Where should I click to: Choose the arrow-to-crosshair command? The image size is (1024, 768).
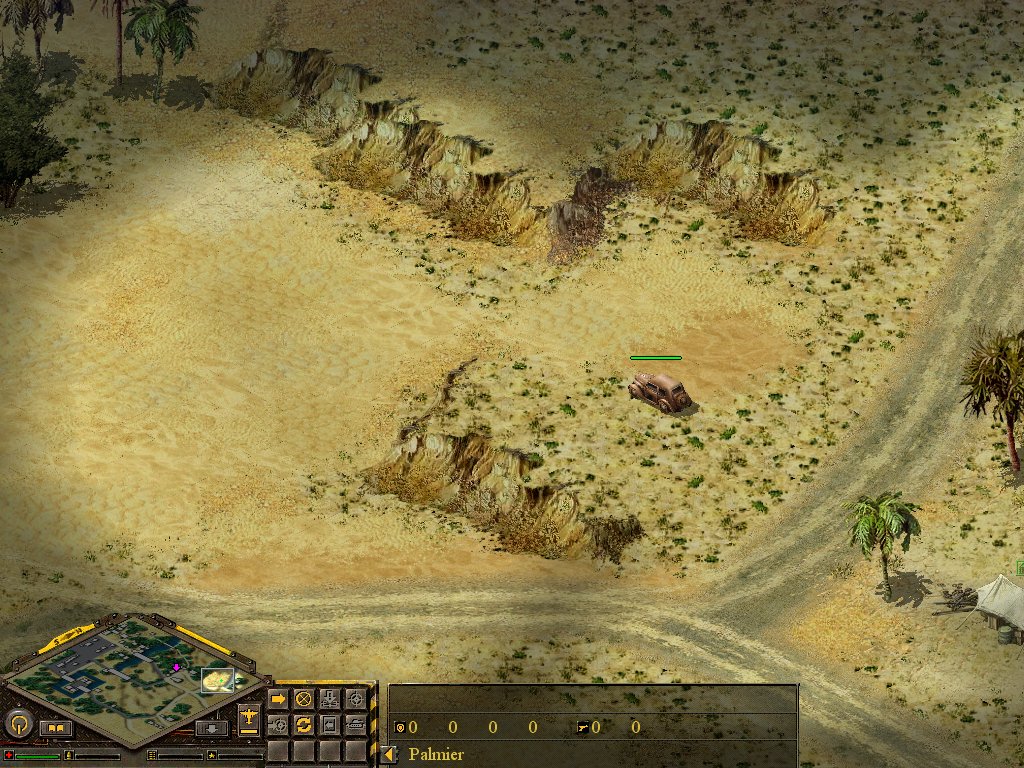279,724
